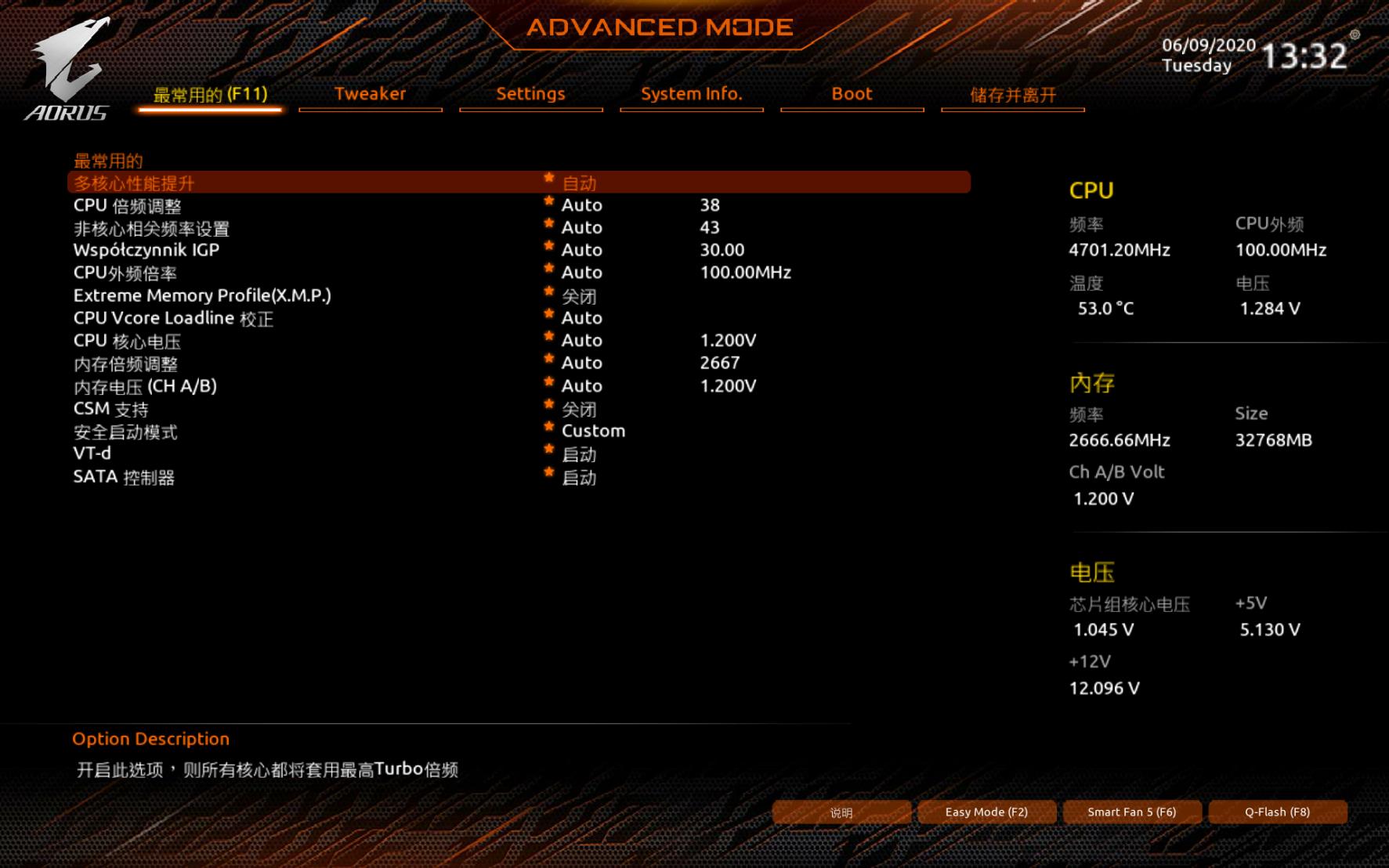The image size is (1389, 868).
Task: Click the gear icon beside the clock
Action: point(1355,34)
